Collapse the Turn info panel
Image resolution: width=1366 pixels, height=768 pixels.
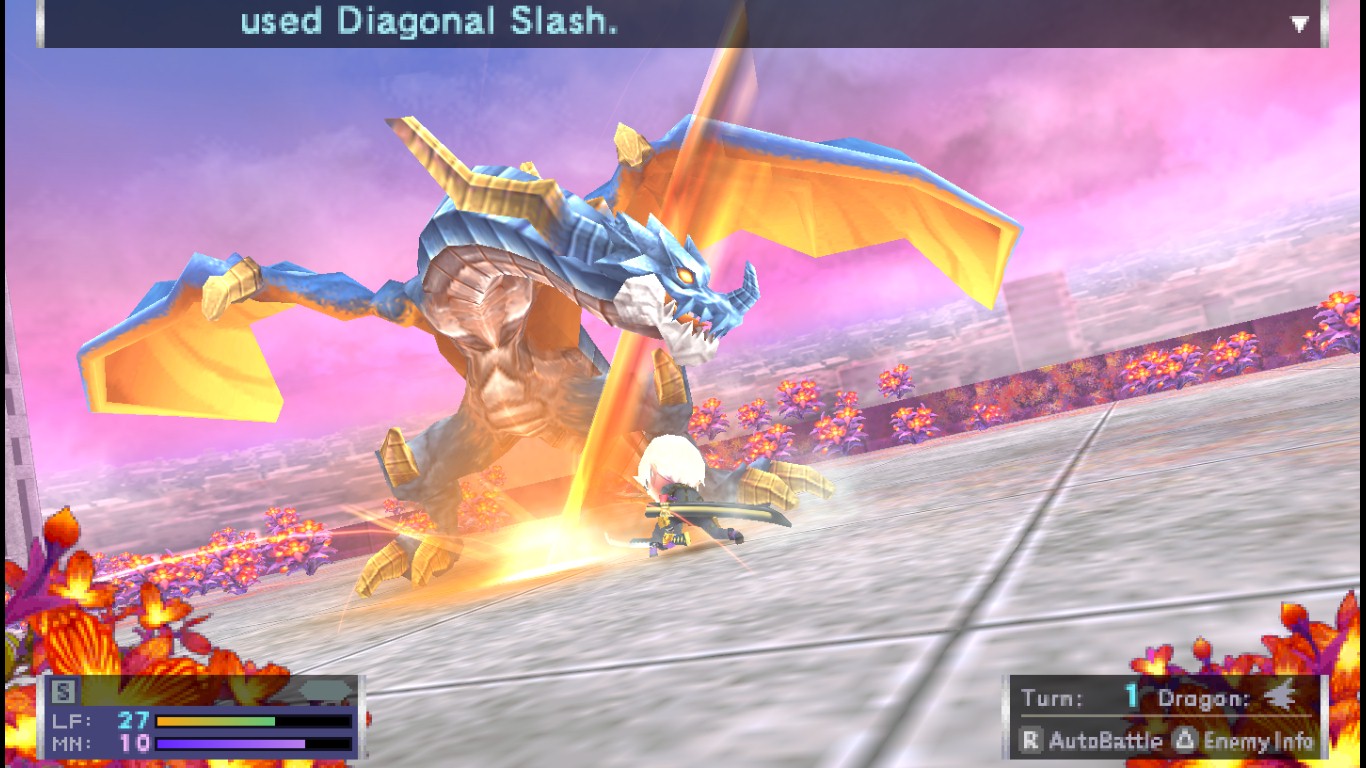click(x=1160, y=697)
